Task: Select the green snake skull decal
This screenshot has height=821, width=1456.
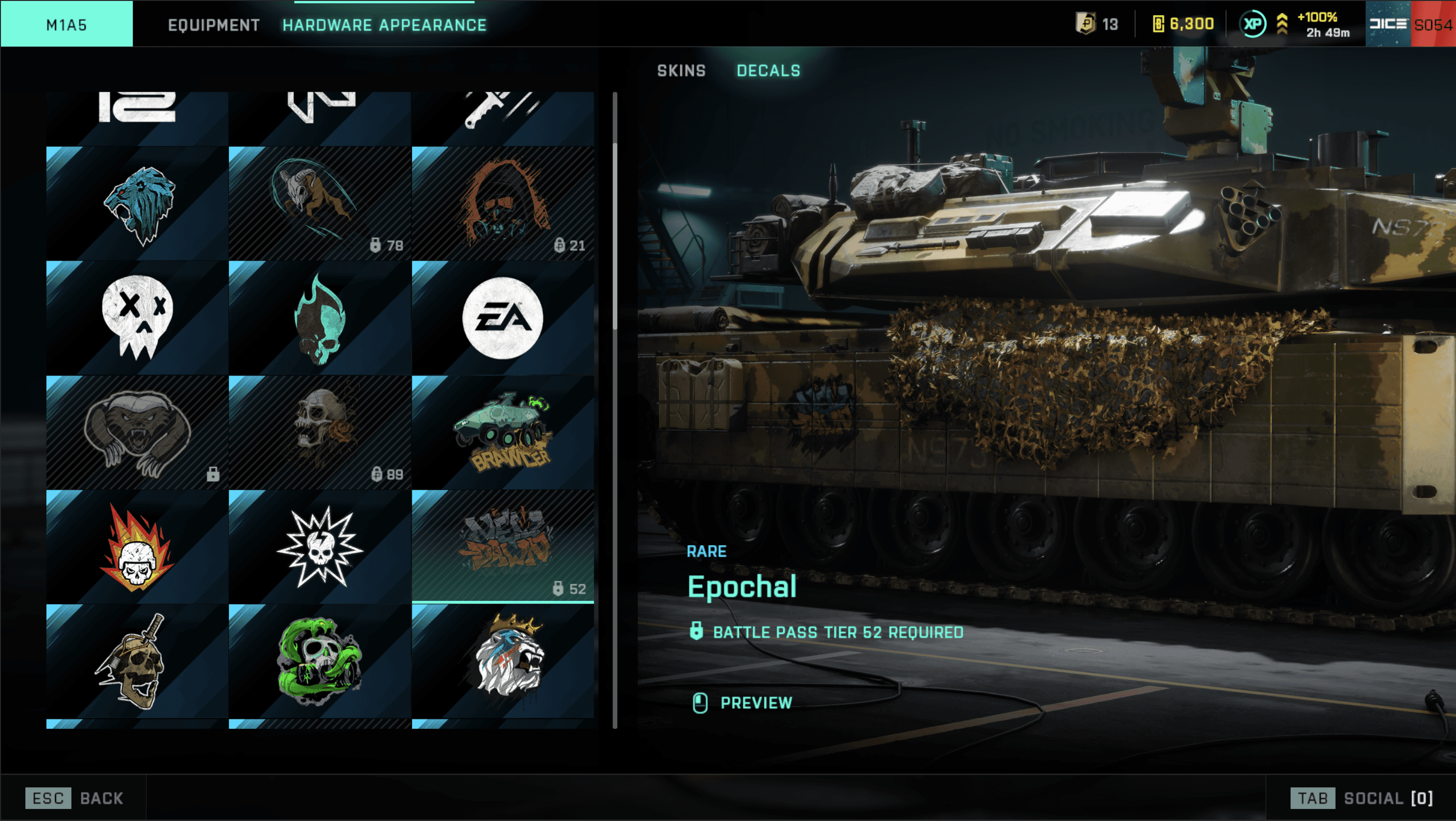Action: pyautogui.click(x=320, y=661)
